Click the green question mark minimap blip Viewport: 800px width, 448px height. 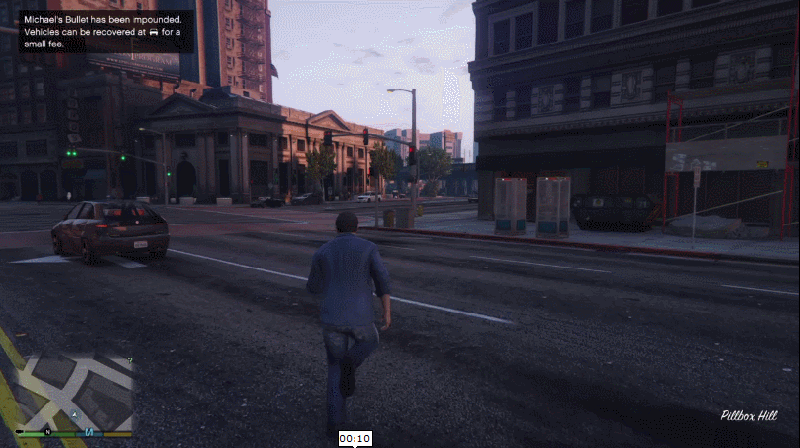coord(129,360)
